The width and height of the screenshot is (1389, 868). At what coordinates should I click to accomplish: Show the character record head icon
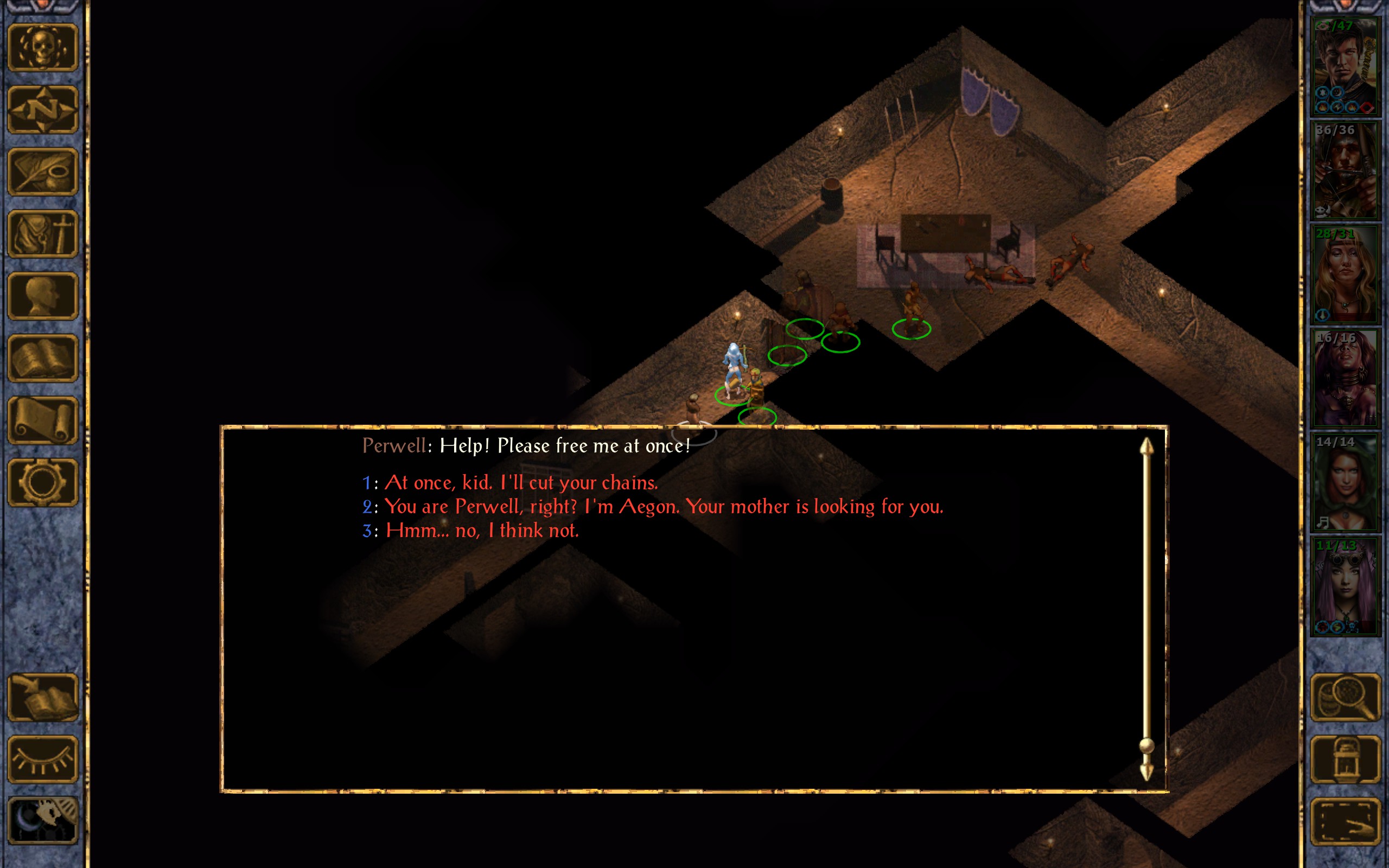point(43,296)
